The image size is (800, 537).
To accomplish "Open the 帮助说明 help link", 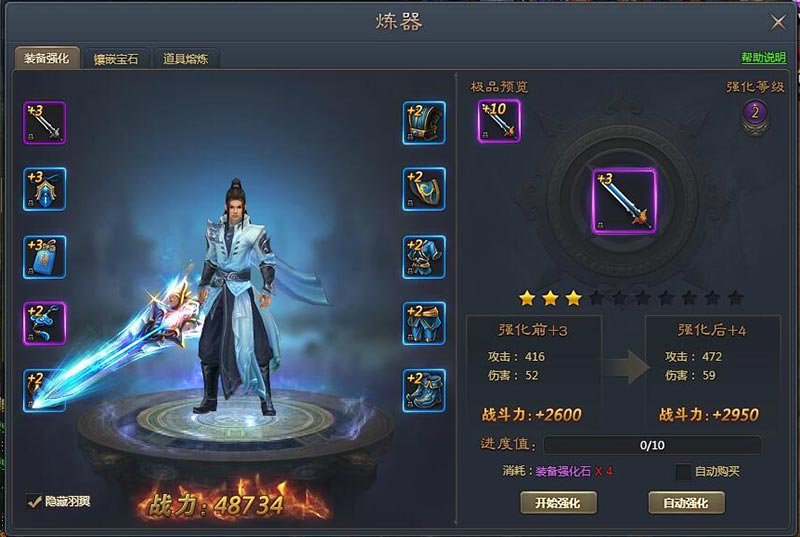I will coord(762,59).
